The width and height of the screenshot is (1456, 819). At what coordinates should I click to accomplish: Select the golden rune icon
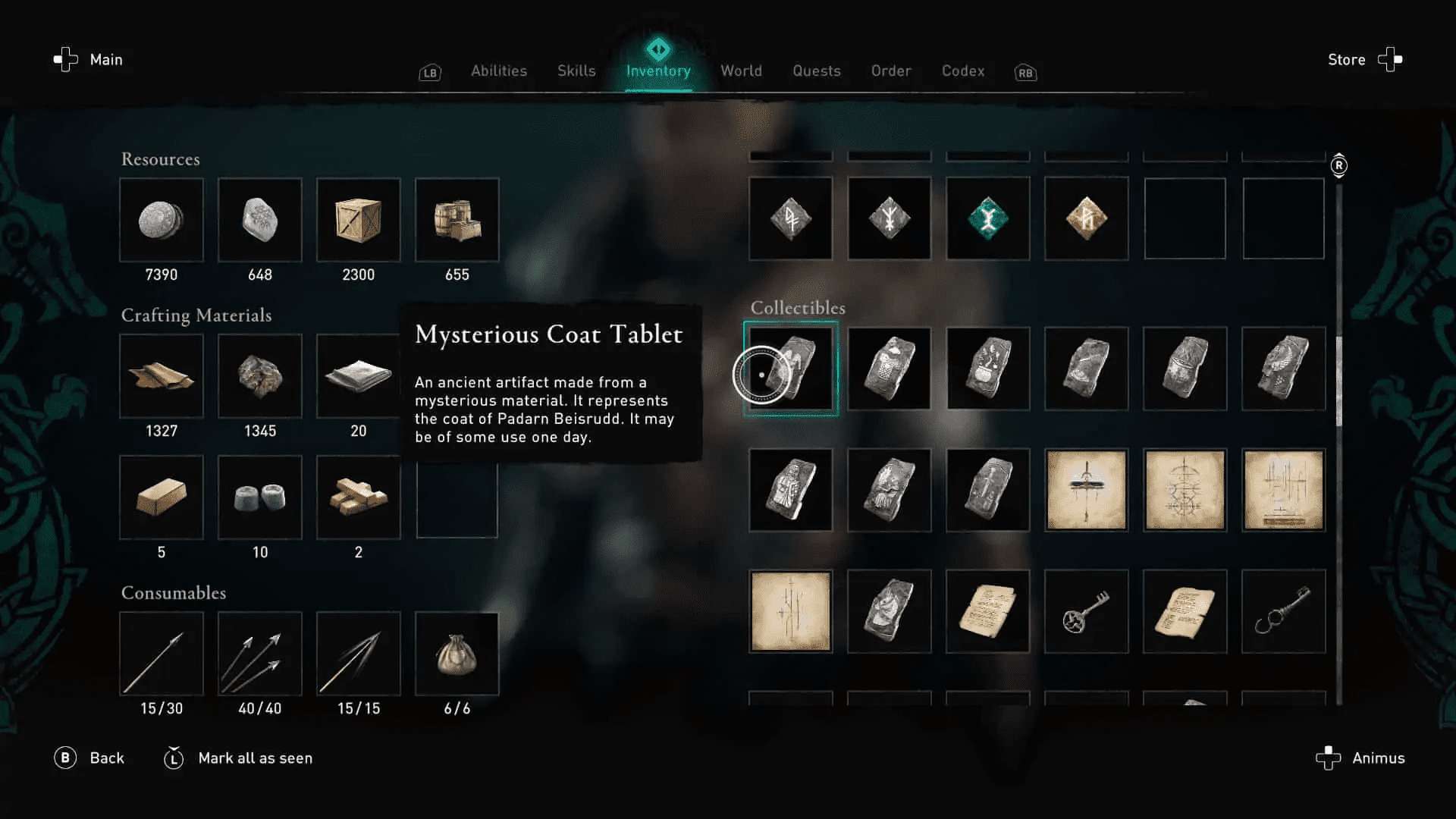(1086, 218)
